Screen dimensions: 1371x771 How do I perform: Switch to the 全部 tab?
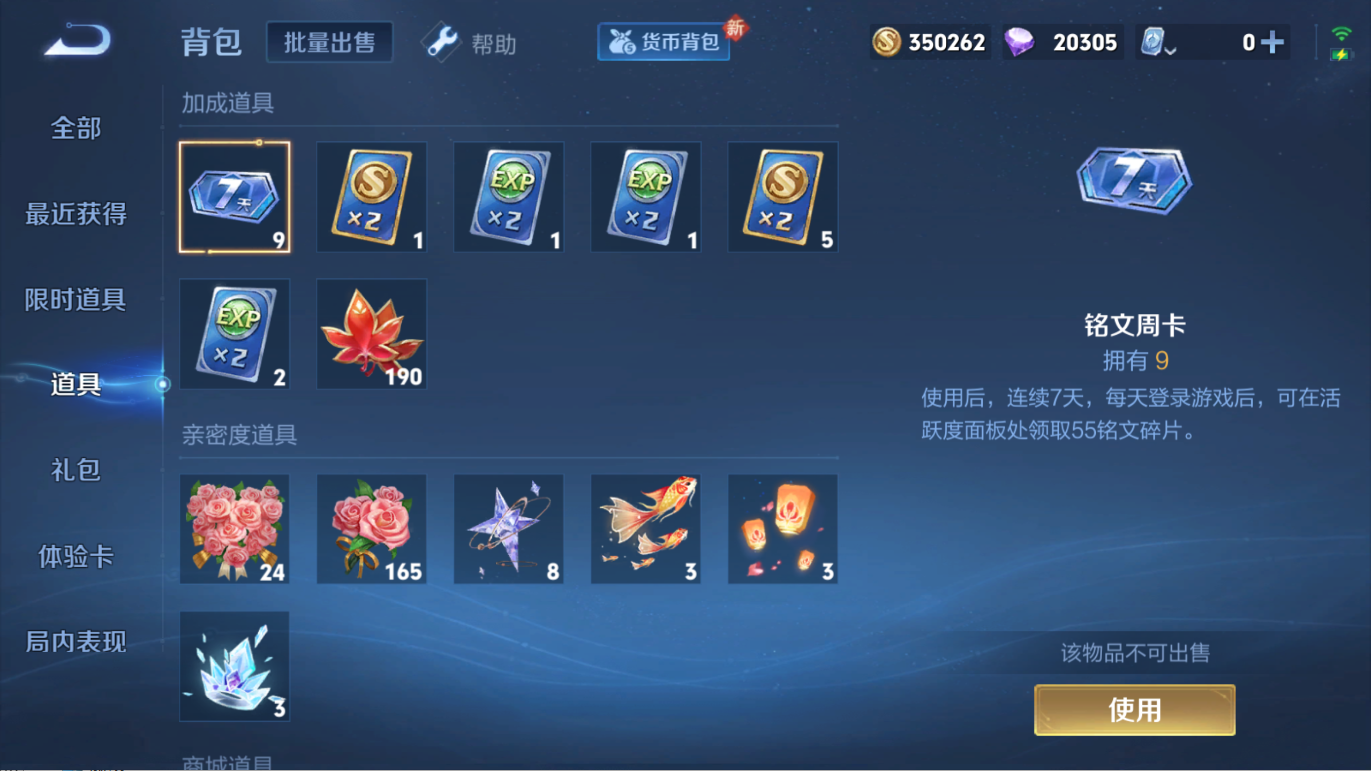(x=76, y=128)
